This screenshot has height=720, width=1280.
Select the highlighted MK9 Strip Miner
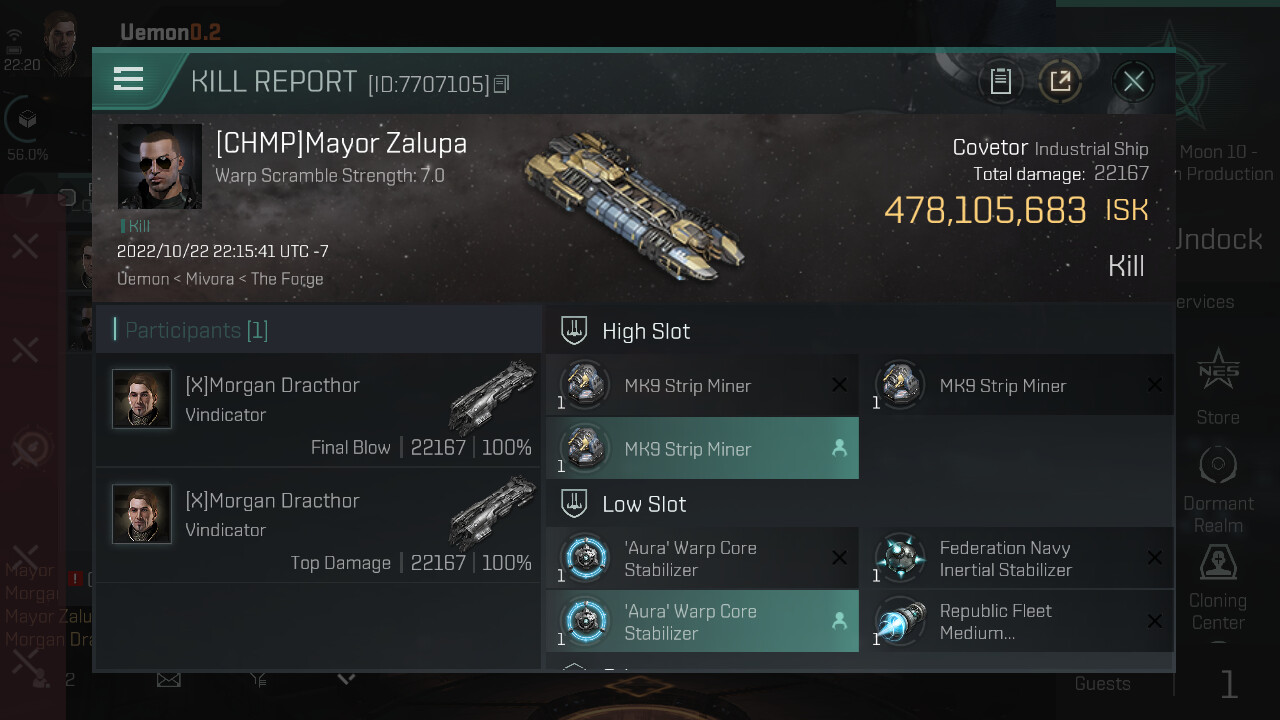pos(702,449)
